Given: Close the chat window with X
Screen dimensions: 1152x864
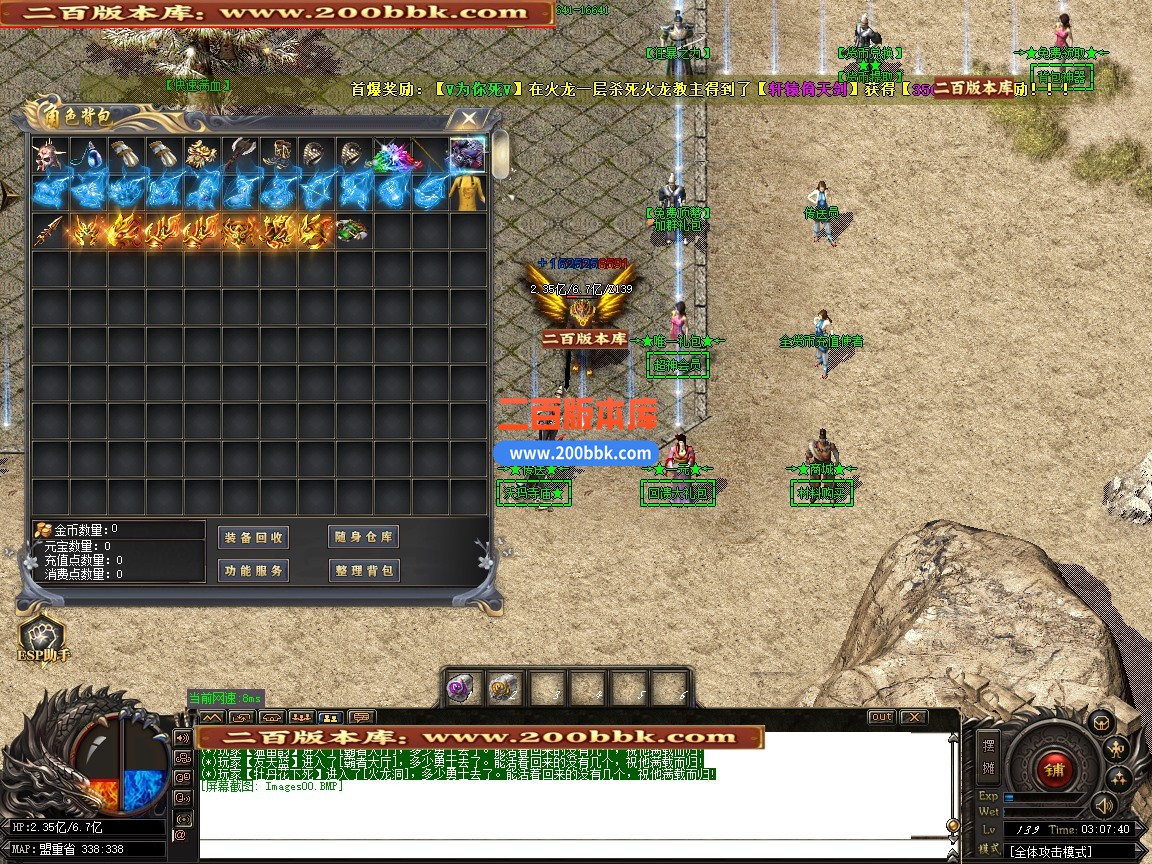Looking at the screenshot, I should pyautogui.click(x=913, y=717).
